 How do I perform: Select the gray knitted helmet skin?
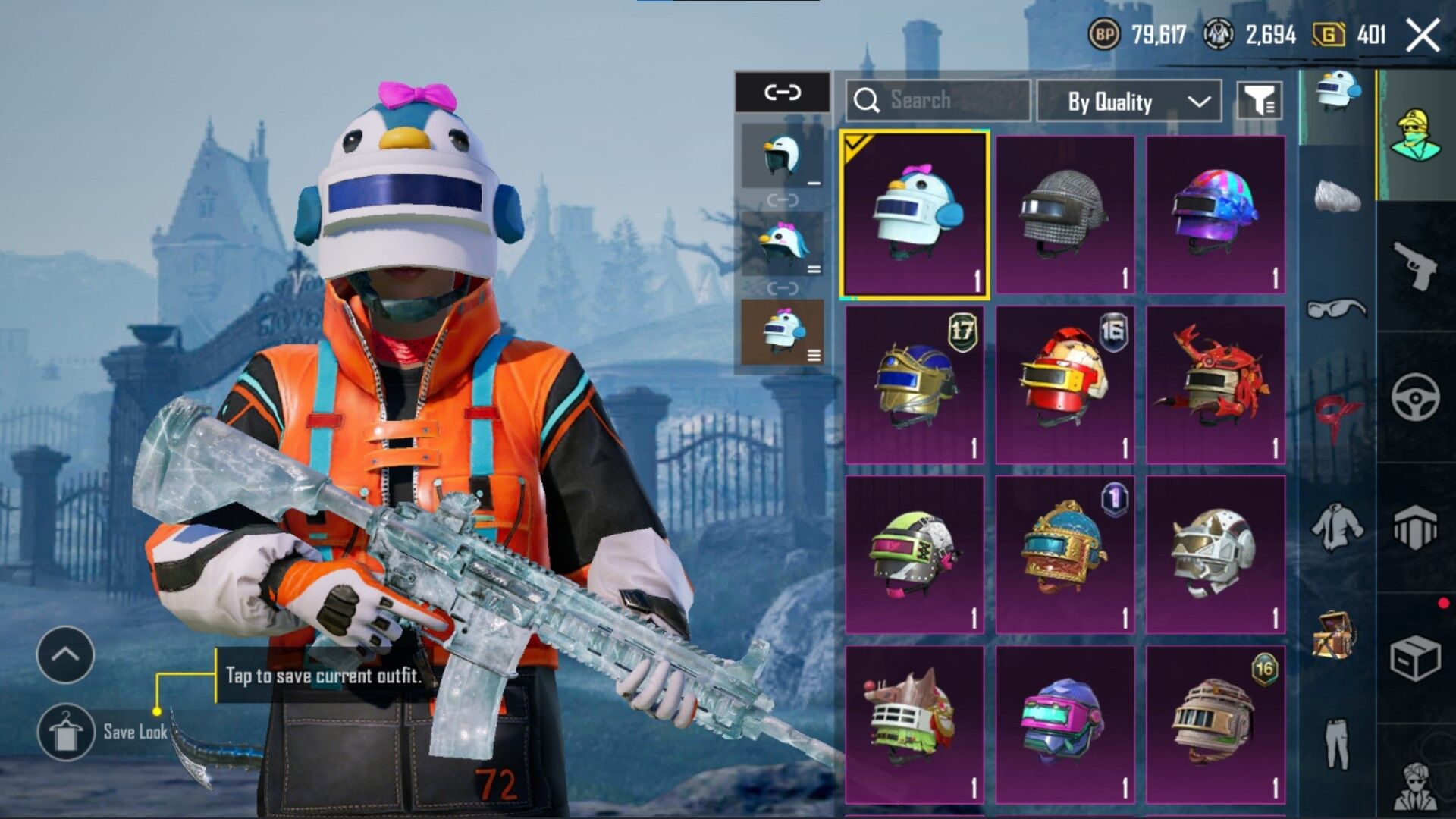[x=1065, y=215]
